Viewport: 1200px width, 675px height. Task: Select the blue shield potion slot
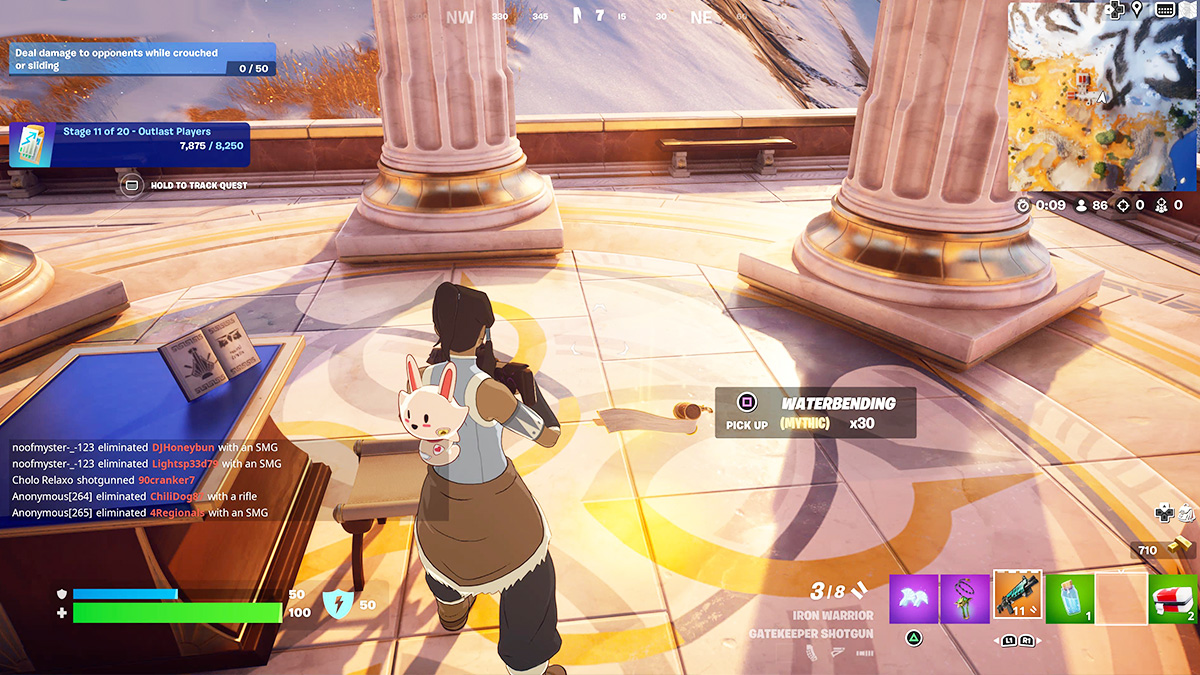click(x=1070, y=599)
